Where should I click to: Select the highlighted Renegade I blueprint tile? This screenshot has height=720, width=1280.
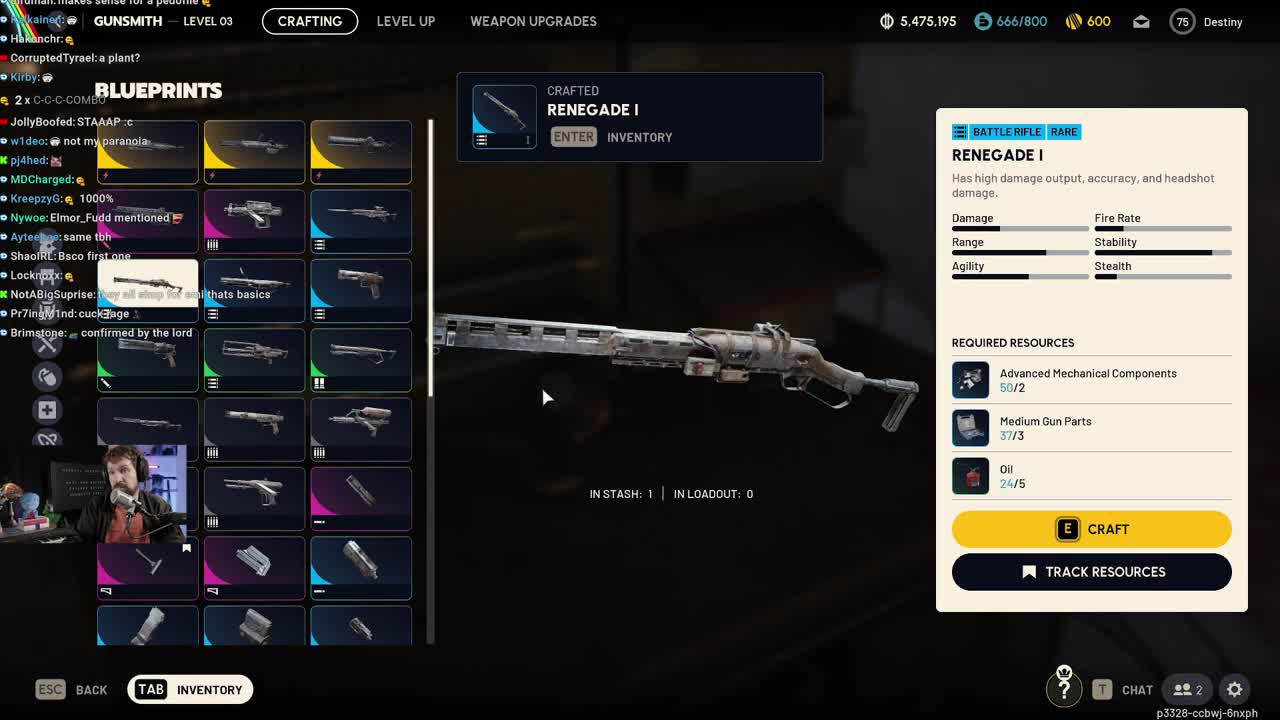(147, 290)
